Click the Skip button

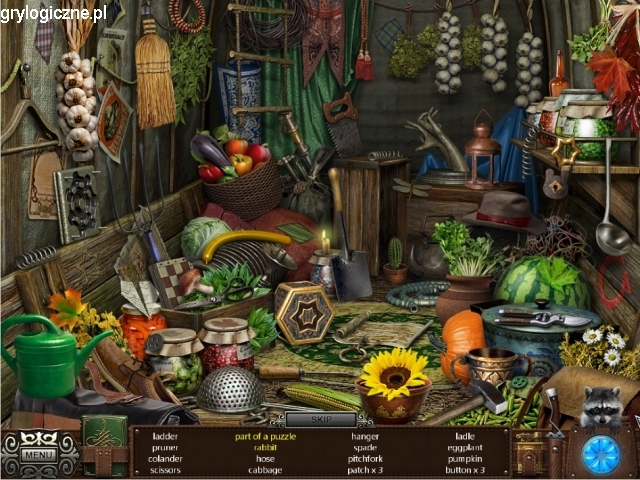pyautogui.click(x=321, y=419)
